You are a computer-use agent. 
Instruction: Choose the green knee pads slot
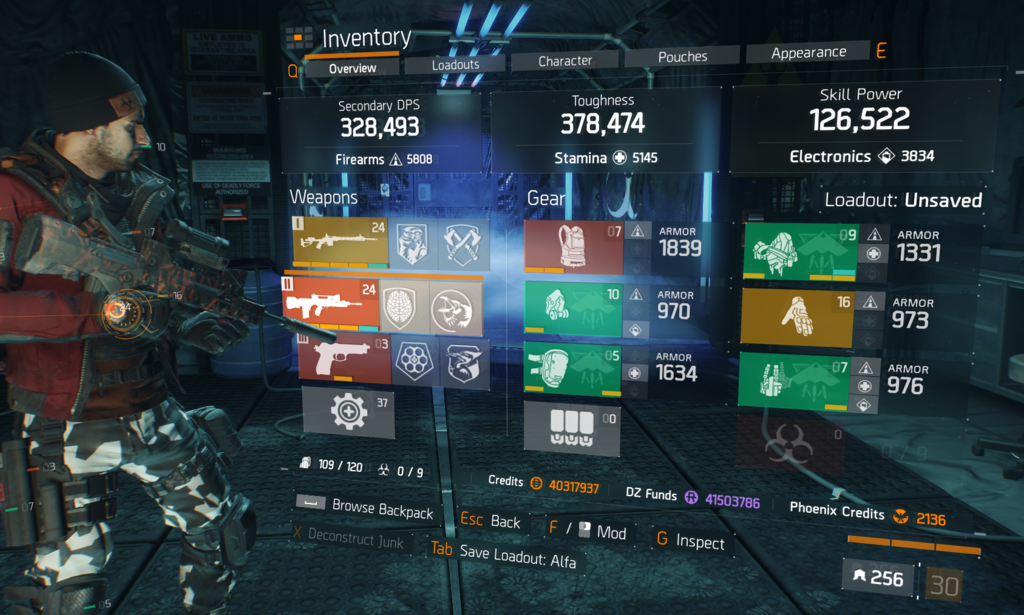pos(573,370)
